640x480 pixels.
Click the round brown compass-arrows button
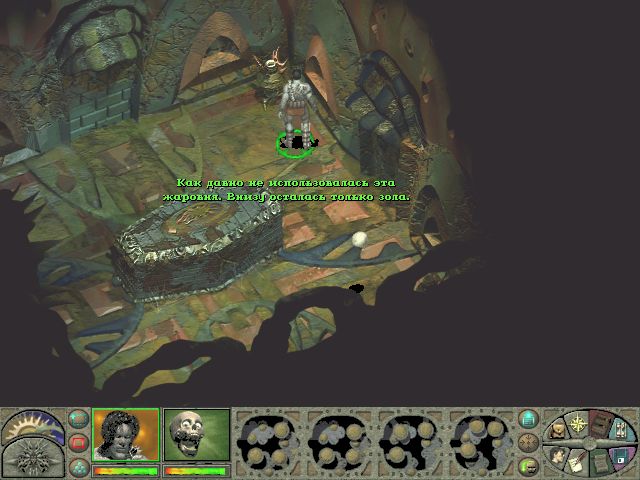pyautogui.click(x=529, y=441)
